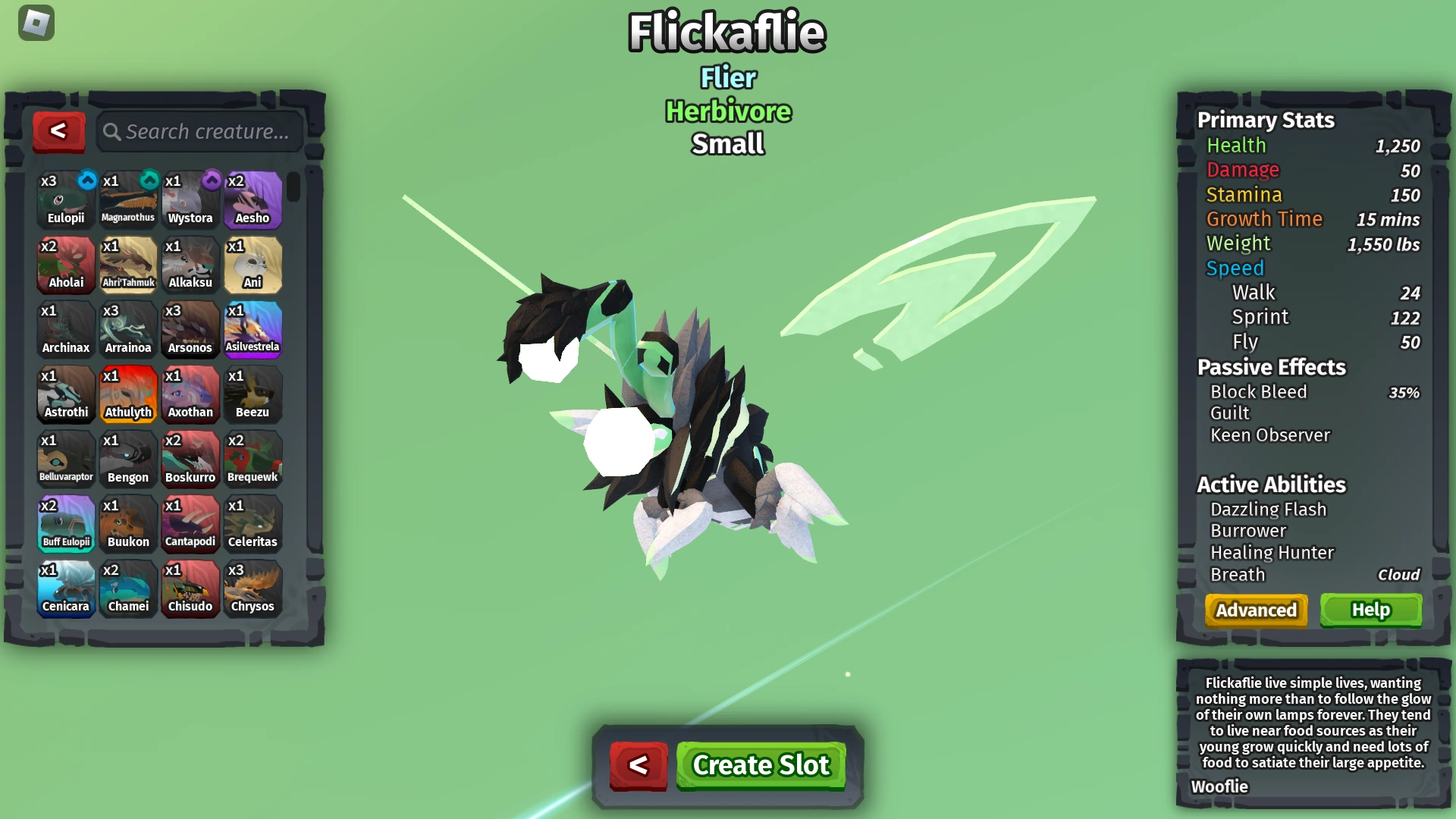The image size is (1456, 819).
Task: Select the Belluvaraptor creature icon
Action: pyautogui.click(x=66, y=458)
